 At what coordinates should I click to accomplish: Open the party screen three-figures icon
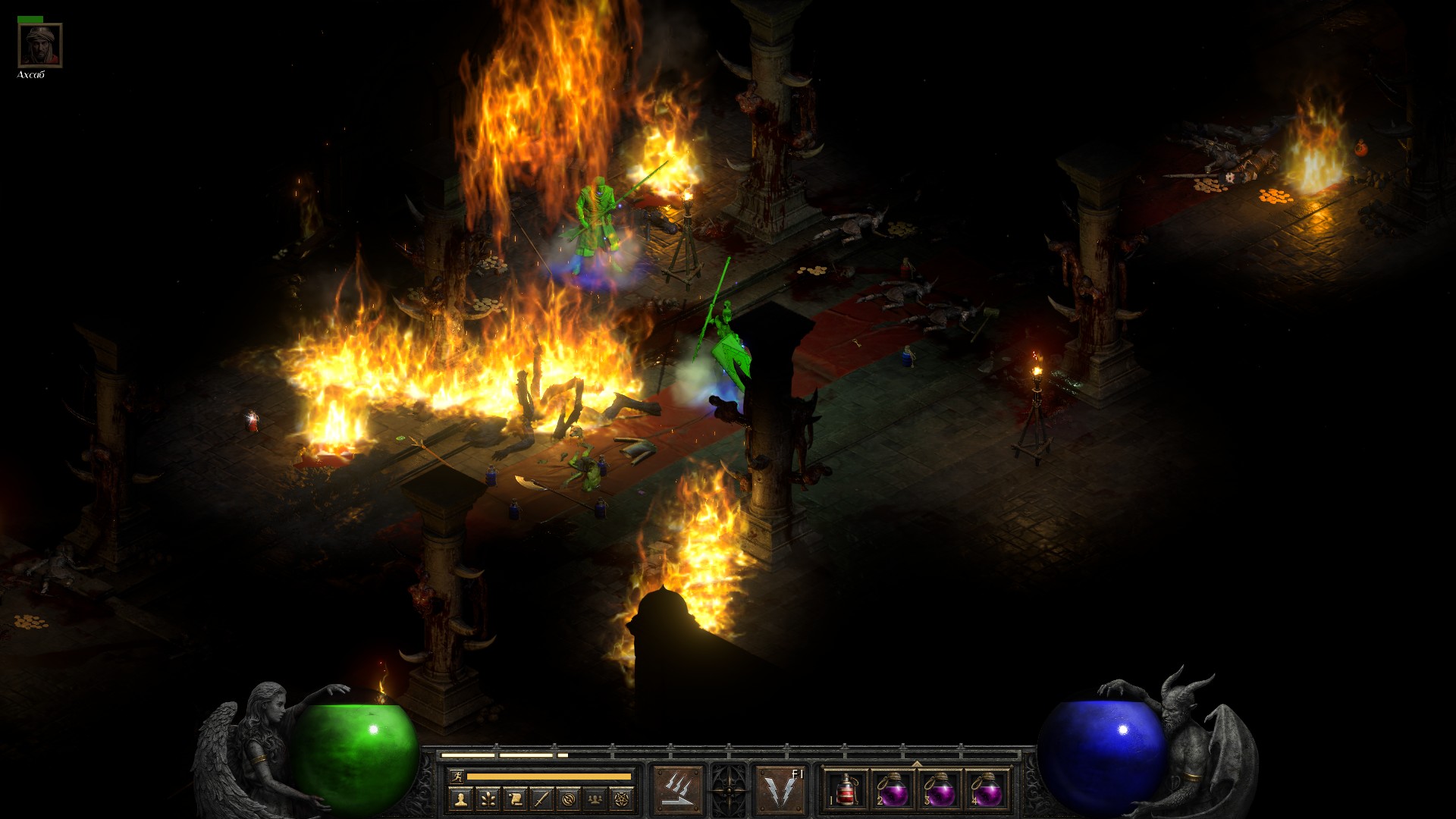coord(595,799)
